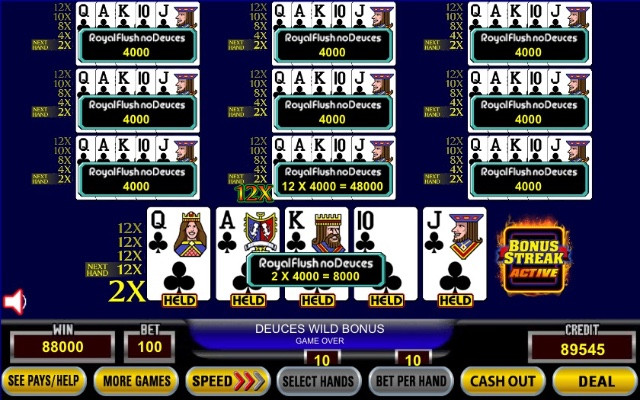Image resolution: width=640 pixels, height=400 pixels.
Task: Change the game speed setting
Action: pyautogui.click(x=226, y=381)
